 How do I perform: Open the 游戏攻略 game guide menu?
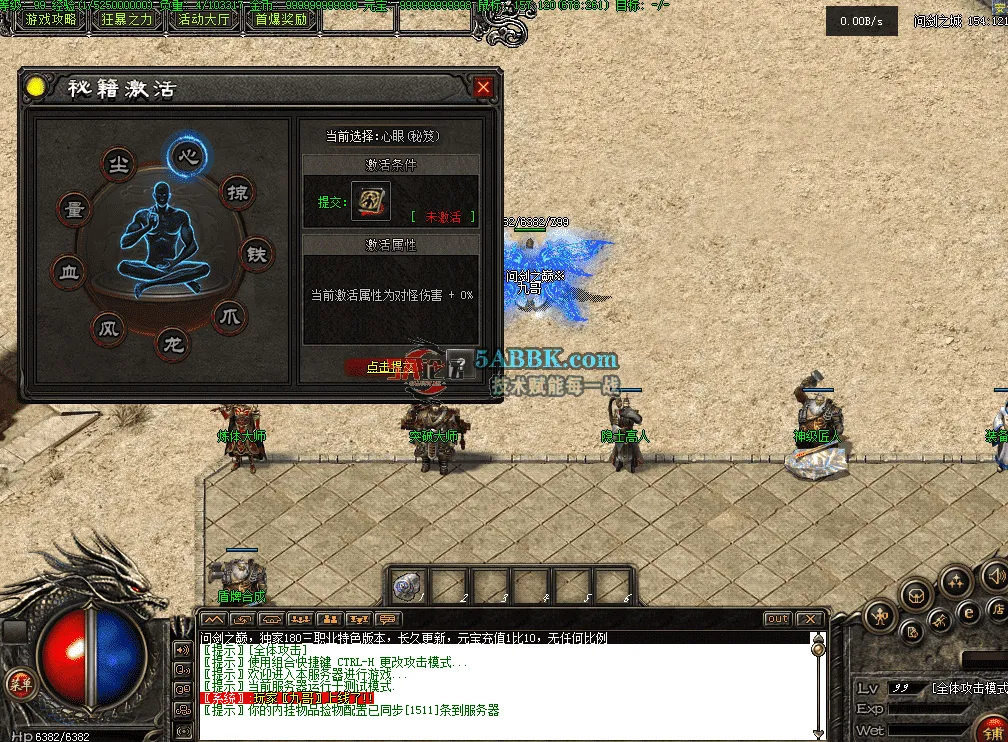51,19
